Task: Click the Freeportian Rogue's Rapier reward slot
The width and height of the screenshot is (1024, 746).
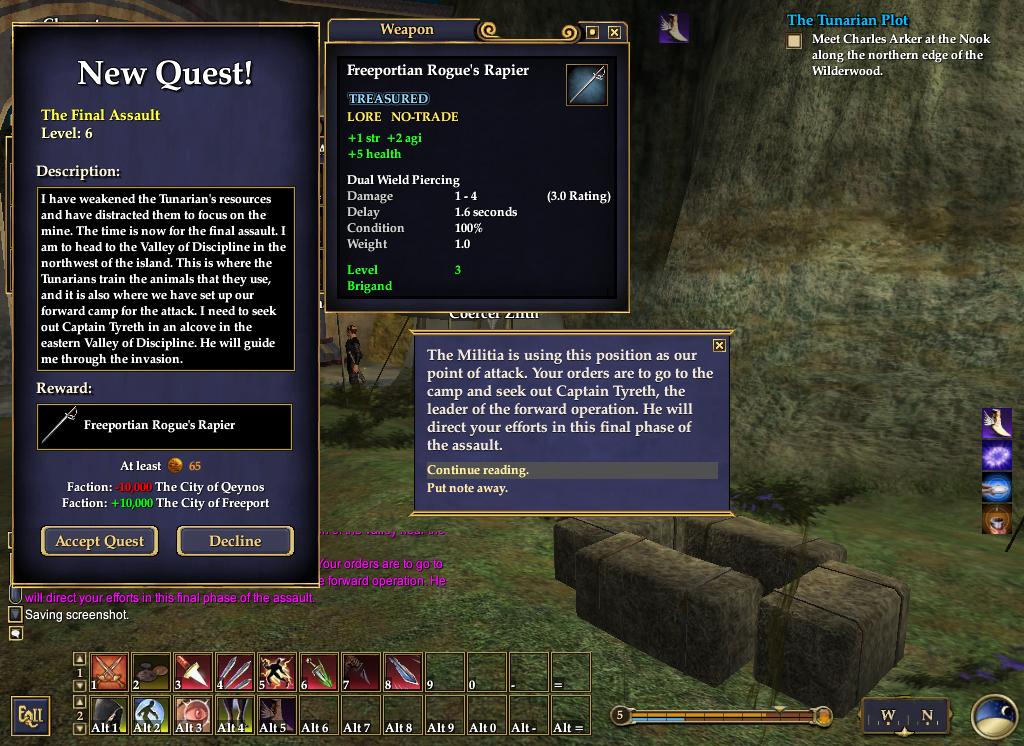Action: [x=164, y=426]
